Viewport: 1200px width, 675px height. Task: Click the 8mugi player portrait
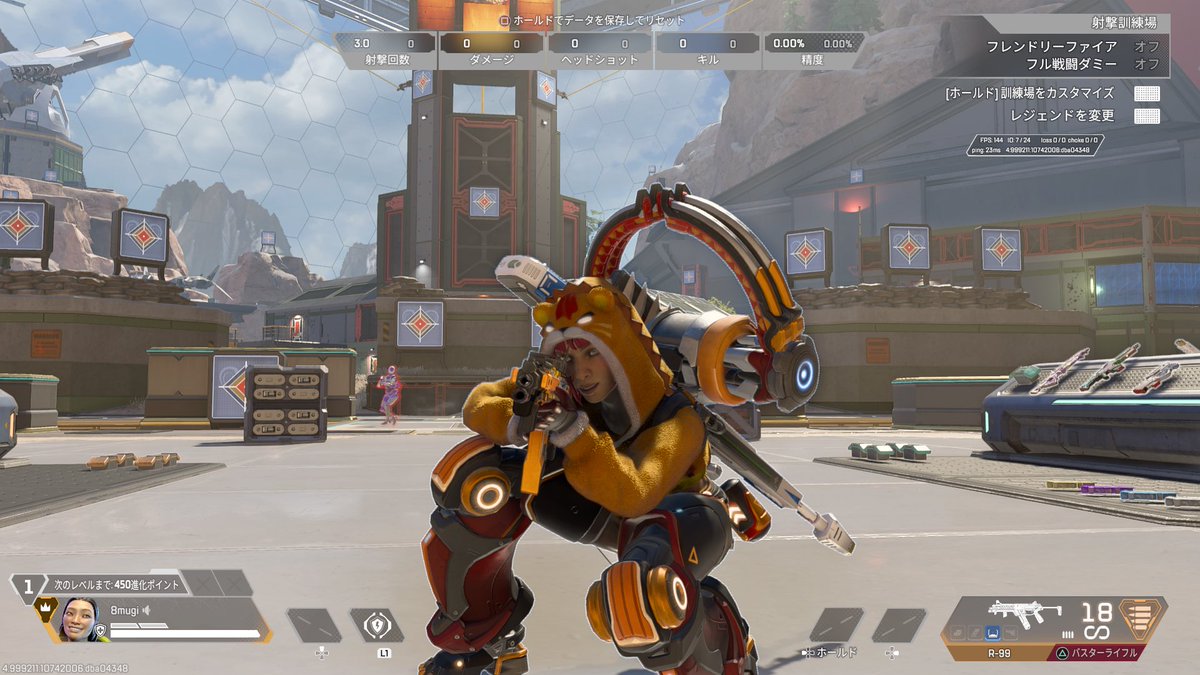79,619
